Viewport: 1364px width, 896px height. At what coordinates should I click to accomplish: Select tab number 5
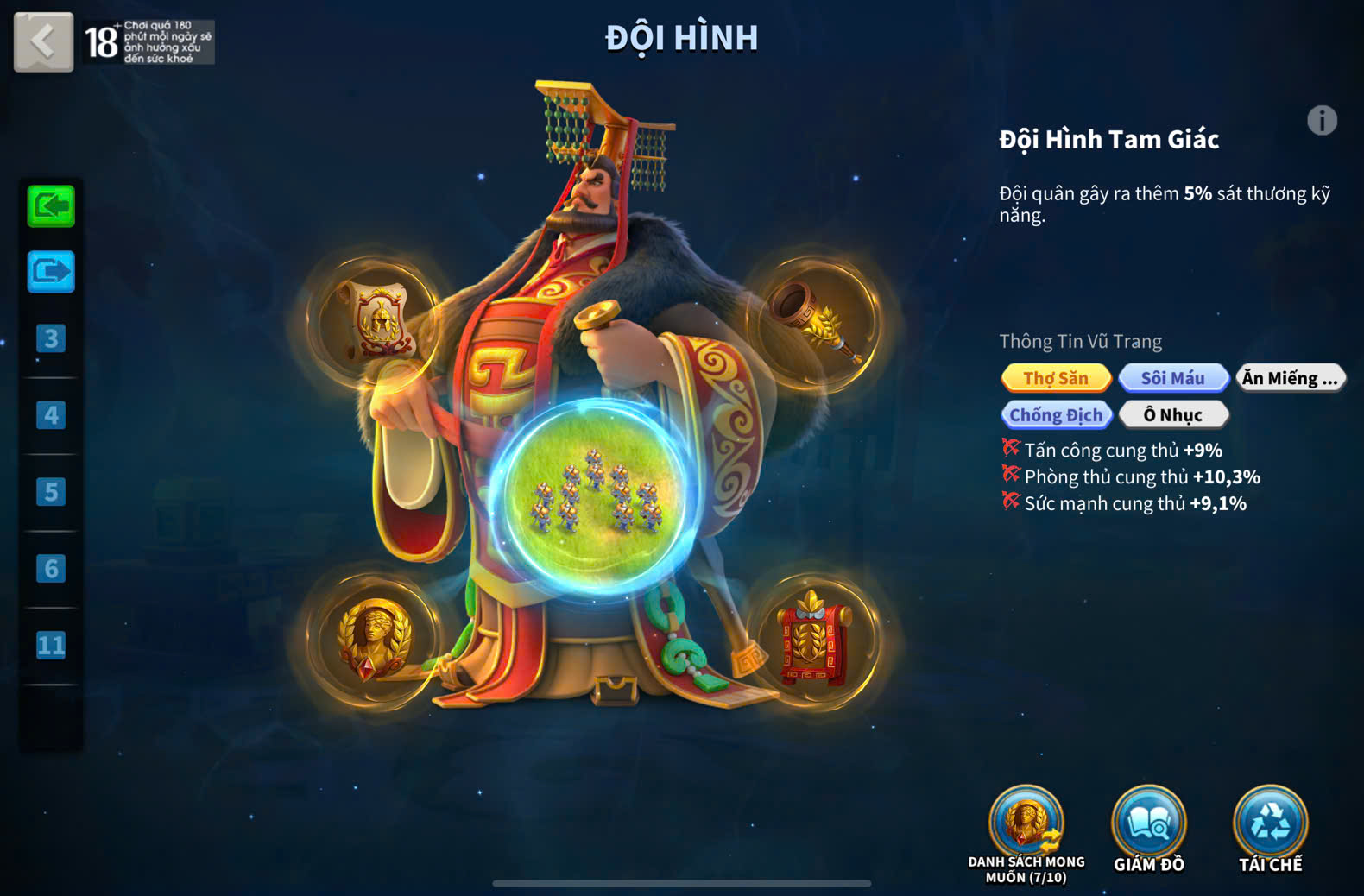pos(51,492)
